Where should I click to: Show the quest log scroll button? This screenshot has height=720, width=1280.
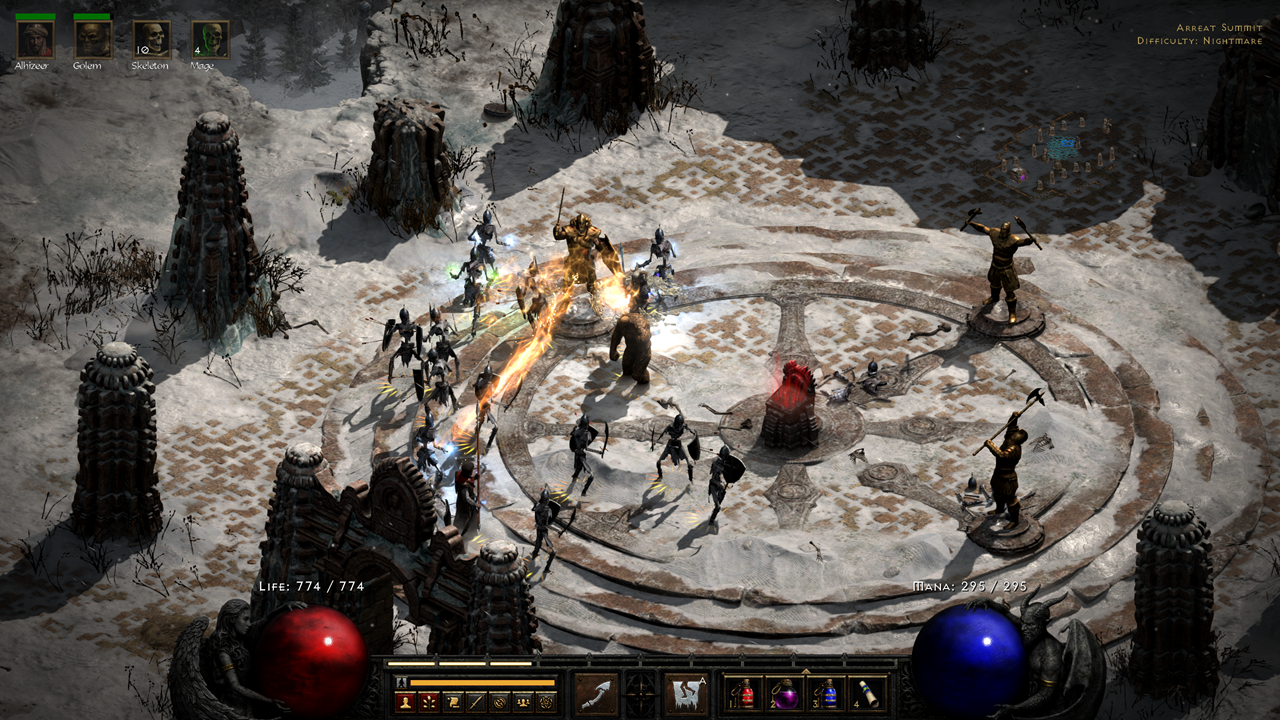(x=453, y=702)
